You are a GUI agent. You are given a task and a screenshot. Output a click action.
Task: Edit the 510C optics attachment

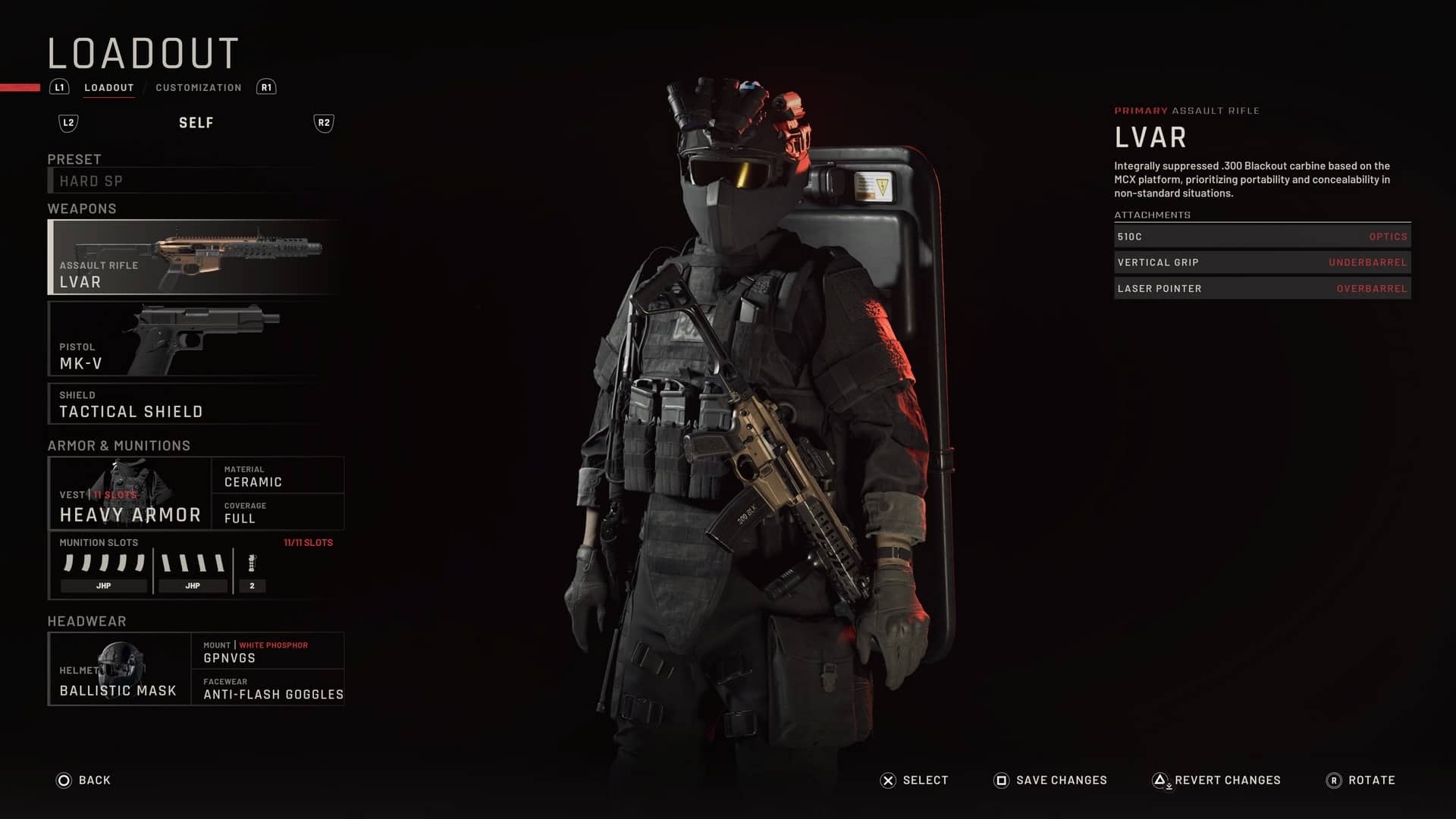tap(1262, 237)
